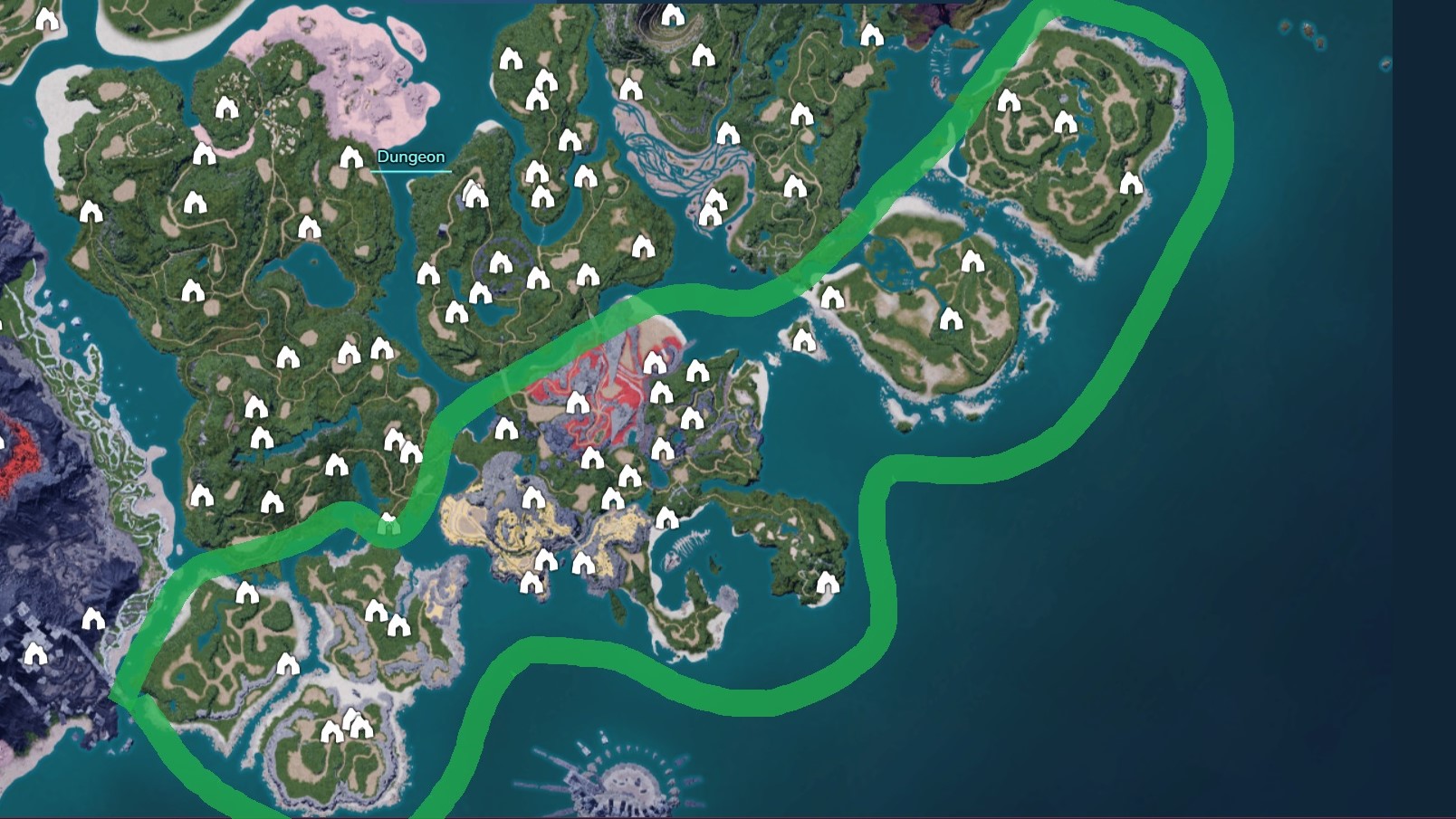Click the overlapping double marker south of Dungeon
1456x819 pixels.
pyautogui.click(x=473, y=195)
